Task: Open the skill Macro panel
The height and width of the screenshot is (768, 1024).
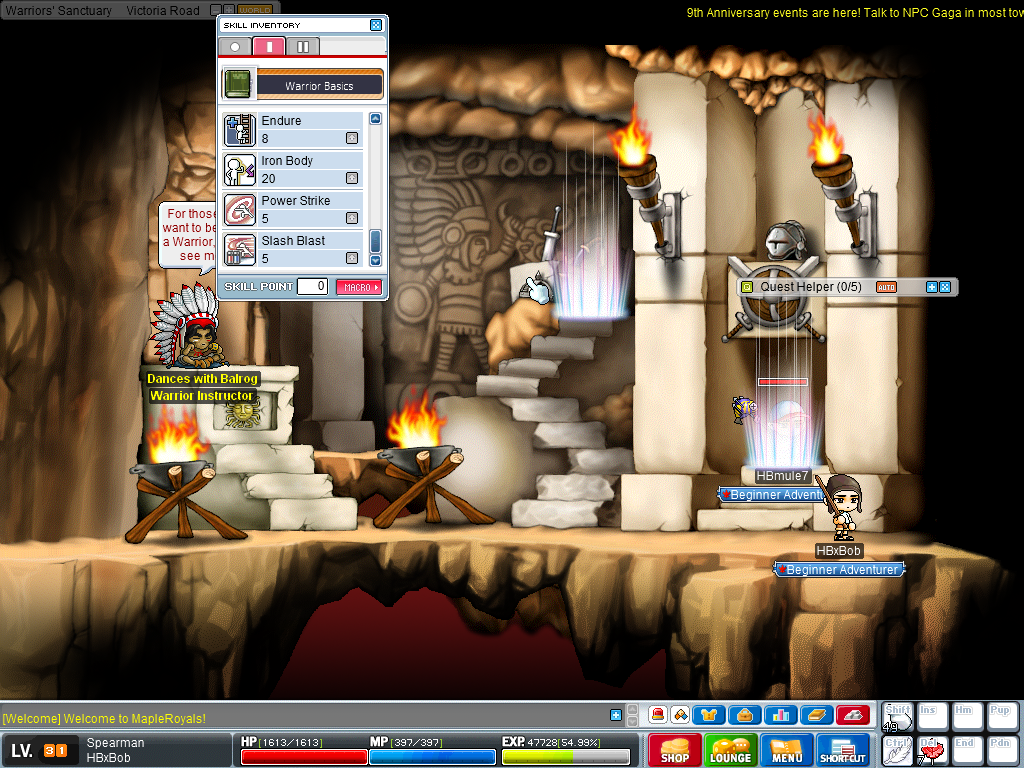Action: click(359, 287)
